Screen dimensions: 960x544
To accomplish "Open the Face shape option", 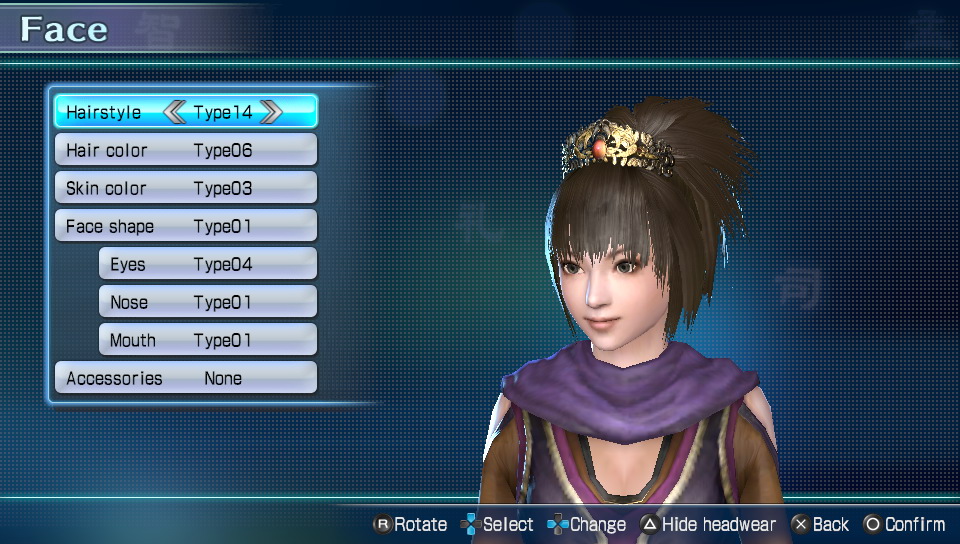I will pyautogui.click(x=185, y=226).
